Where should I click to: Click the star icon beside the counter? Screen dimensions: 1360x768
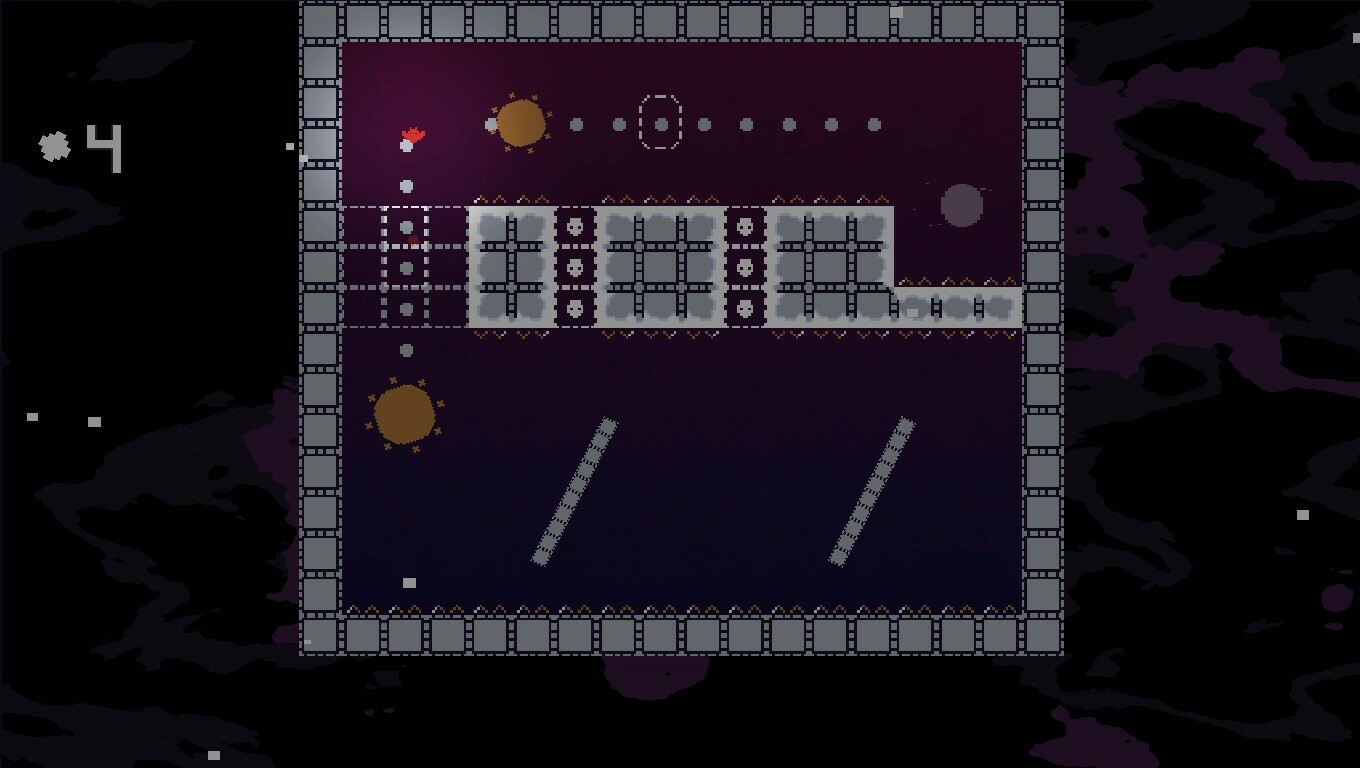click(53, 145)
